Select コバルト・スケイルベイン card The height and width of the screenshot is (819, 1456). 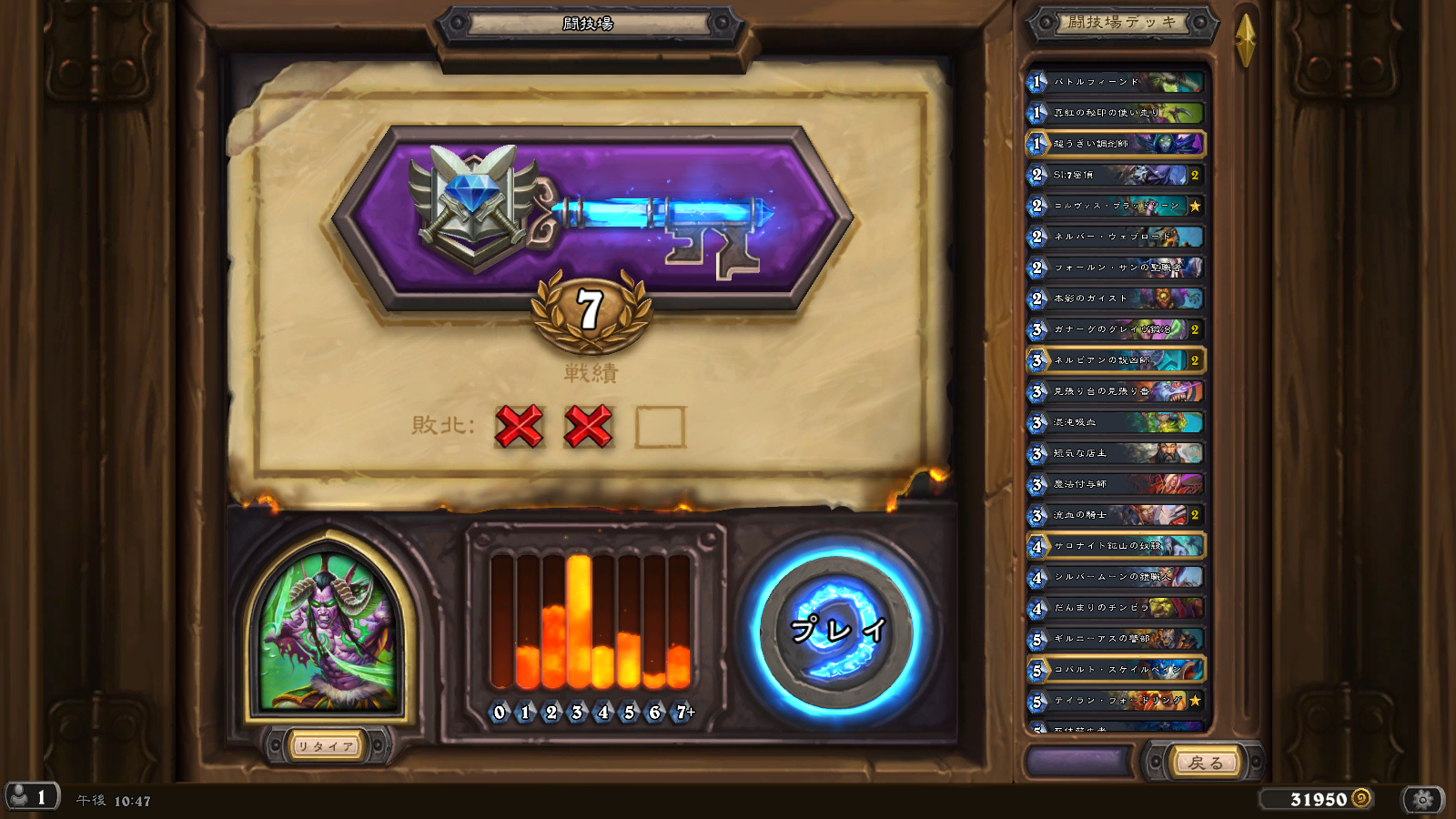pyautogui.click(x=1116, y=670)
